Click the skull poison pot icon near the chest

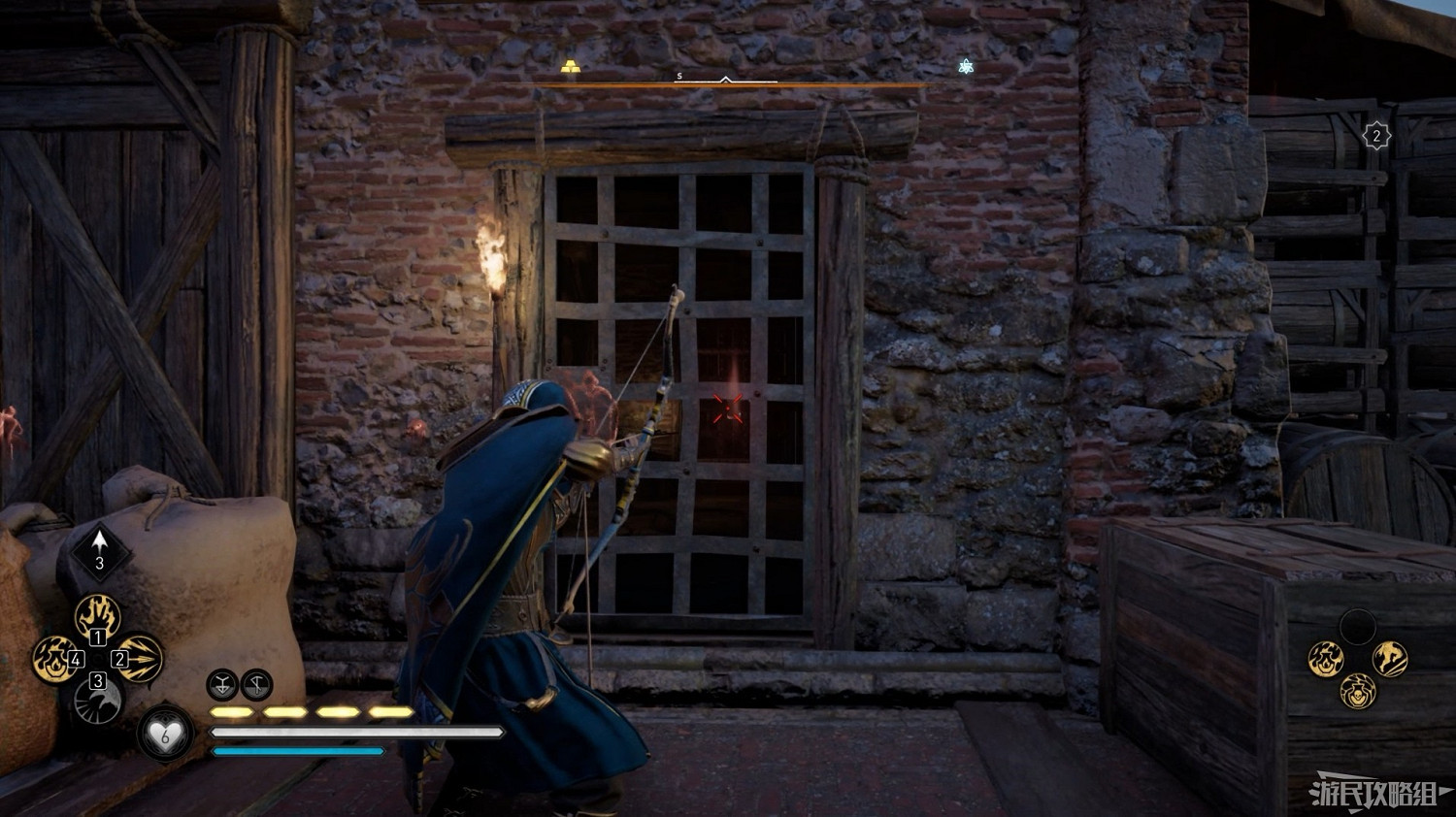click(x=1357, y=693)
